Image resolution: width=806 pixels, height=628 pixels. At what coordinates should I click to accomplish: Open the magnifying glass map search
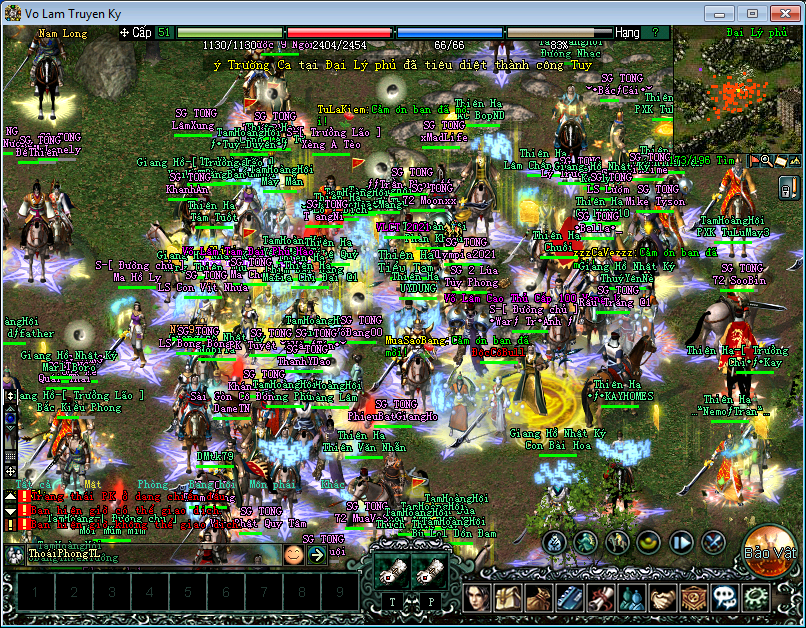[x=767, y=160]
